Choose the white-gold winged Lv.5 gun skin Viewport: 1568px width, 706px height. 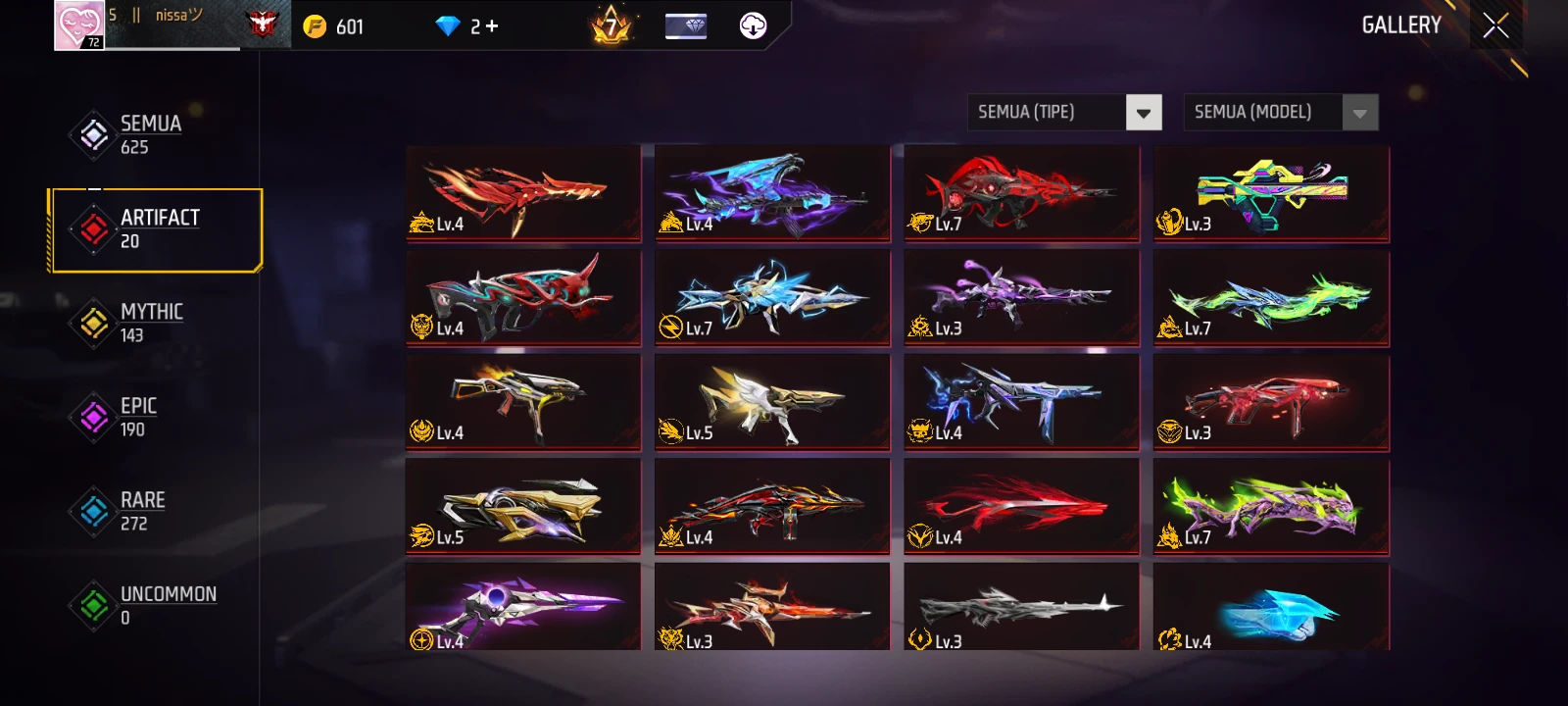coord(772,402)
